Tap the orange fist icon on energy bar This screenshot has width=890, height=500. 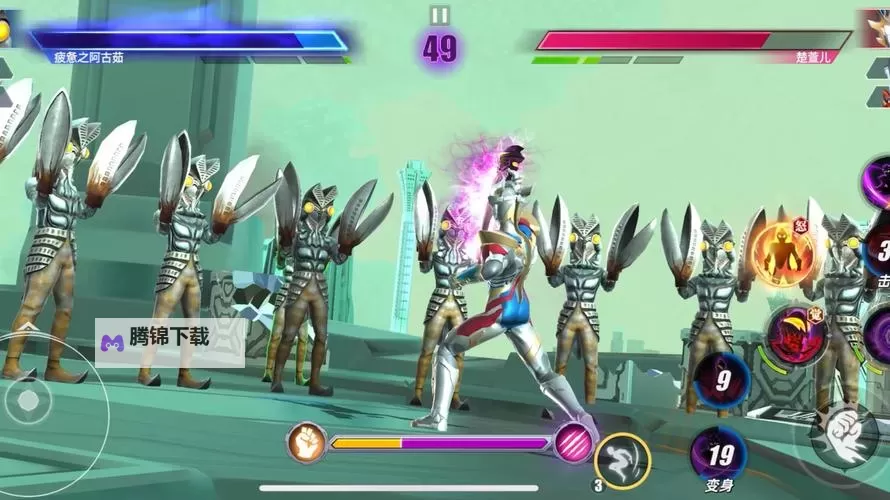tap(306, 441)
